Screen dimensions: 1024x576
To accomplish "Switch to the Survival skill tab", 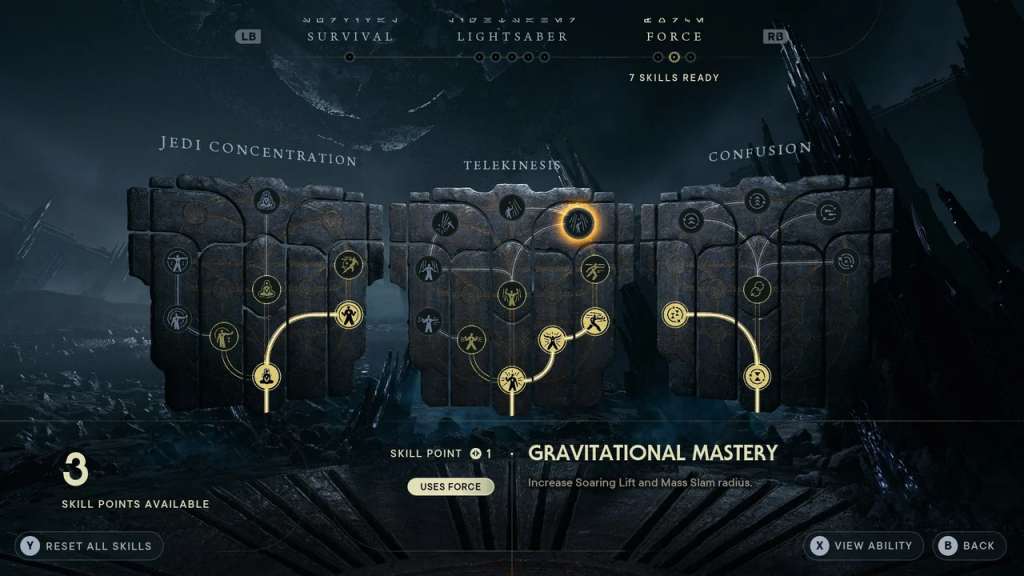I will [x=349, y=36].
